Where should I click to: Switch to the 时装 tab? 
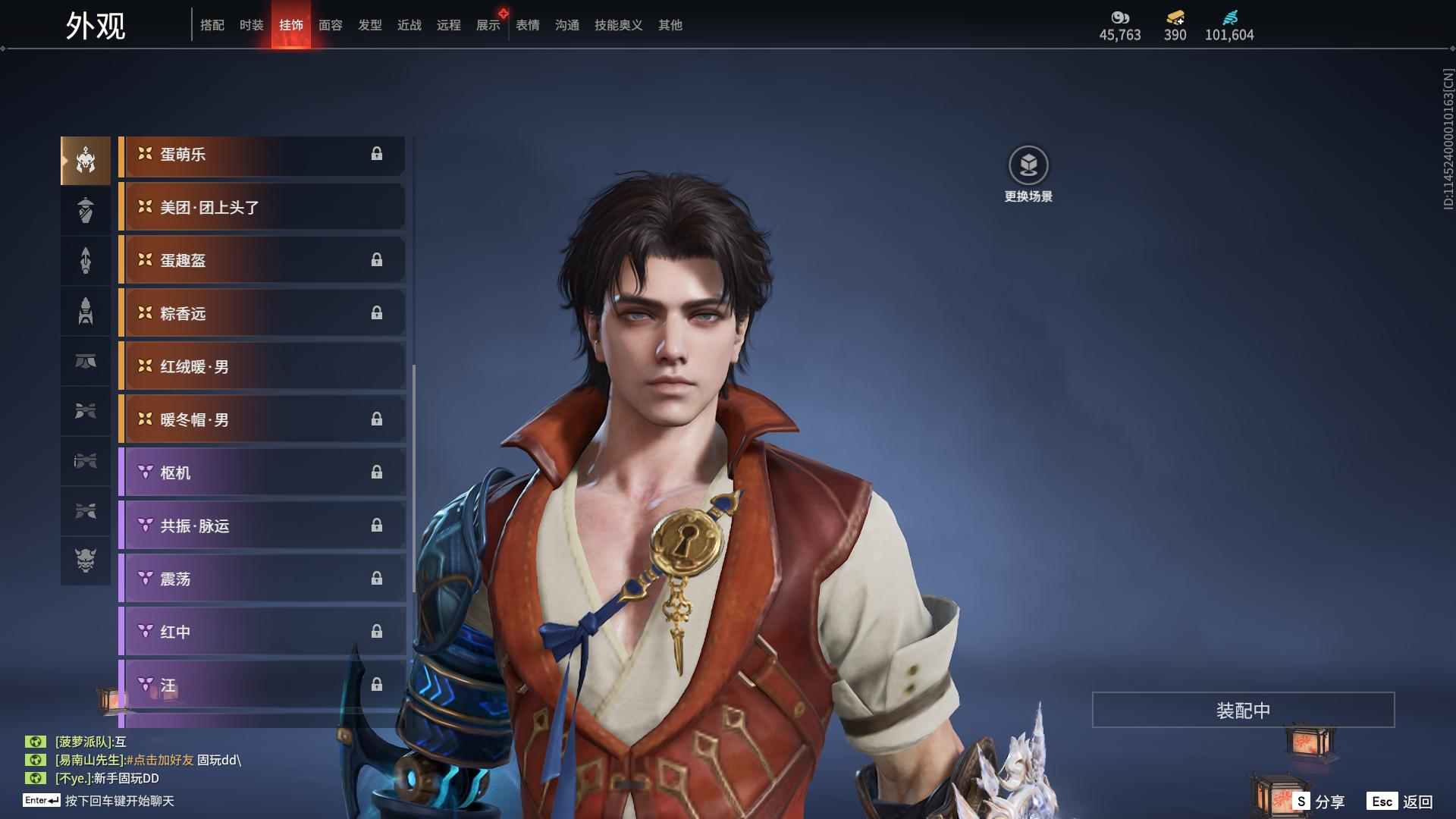[x=251, y=25]
